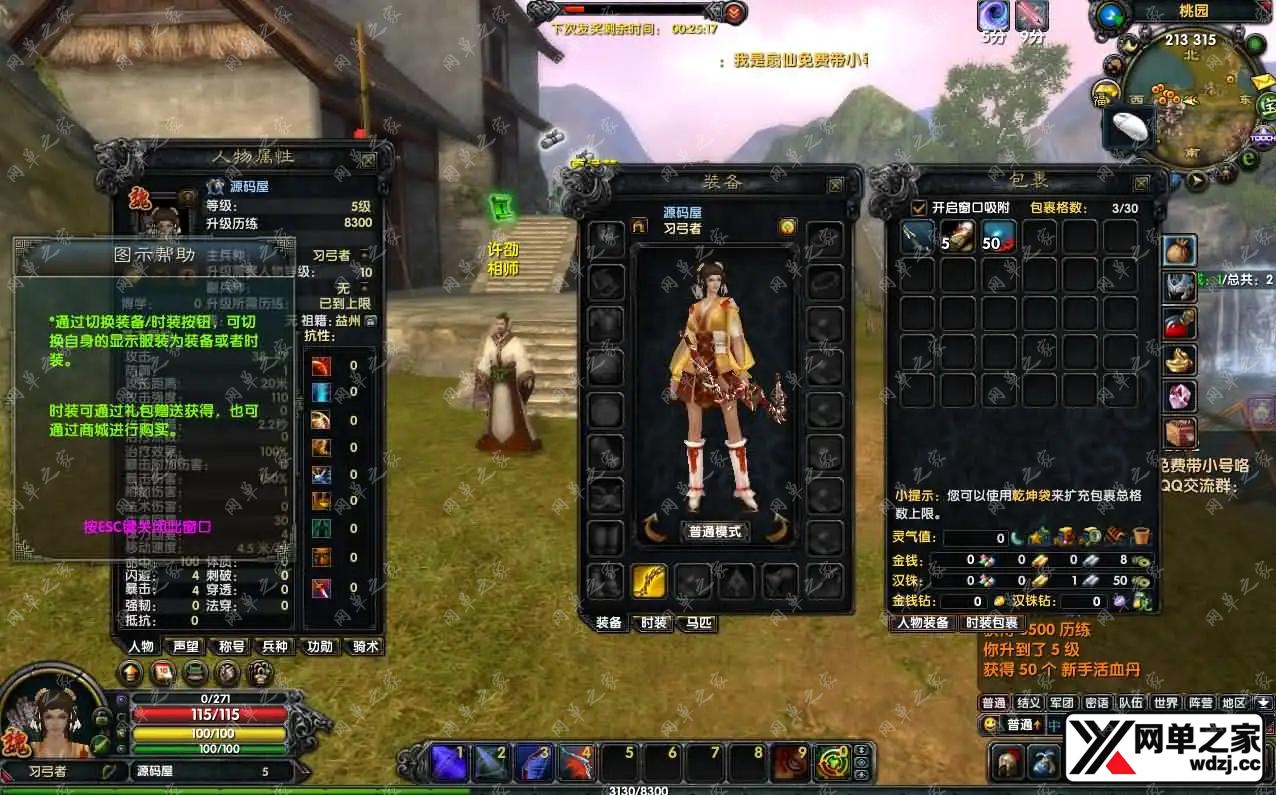Switch chat to the 世界 world channel
This screenshot has width=1276, height=795.
1165,703
